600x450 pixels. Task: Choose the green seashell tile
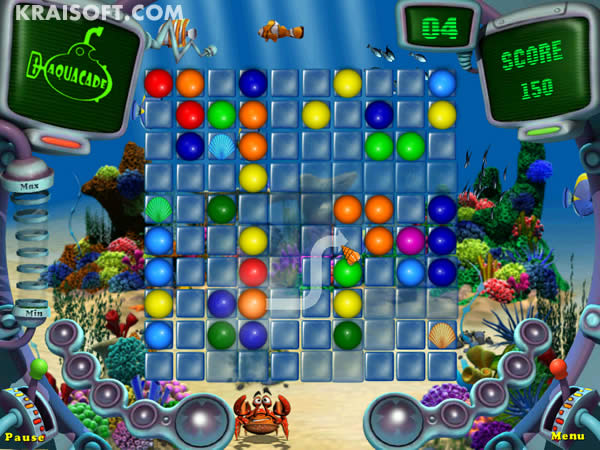click(159, 209)
